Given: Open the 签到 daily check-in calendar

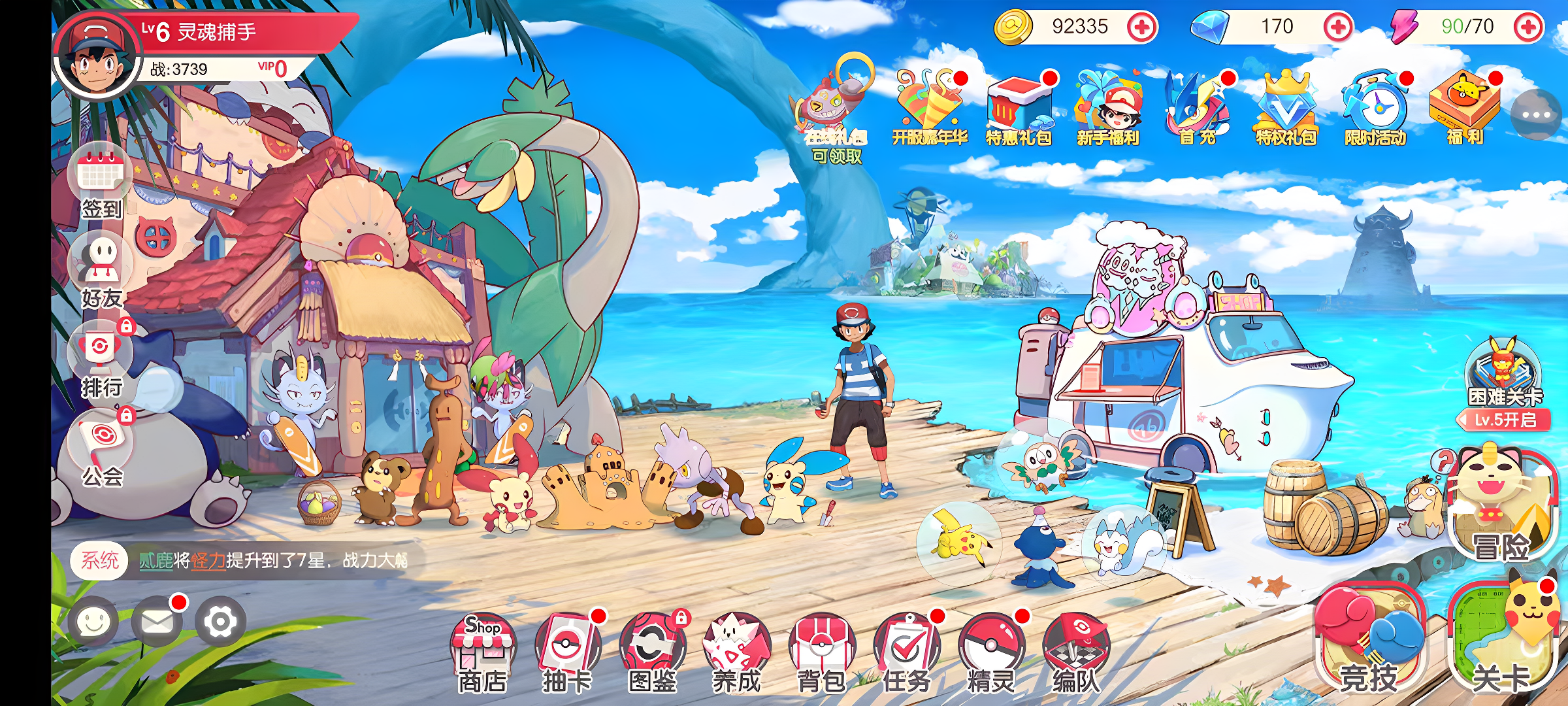Looking at the screenshot, I should (101, 180).
